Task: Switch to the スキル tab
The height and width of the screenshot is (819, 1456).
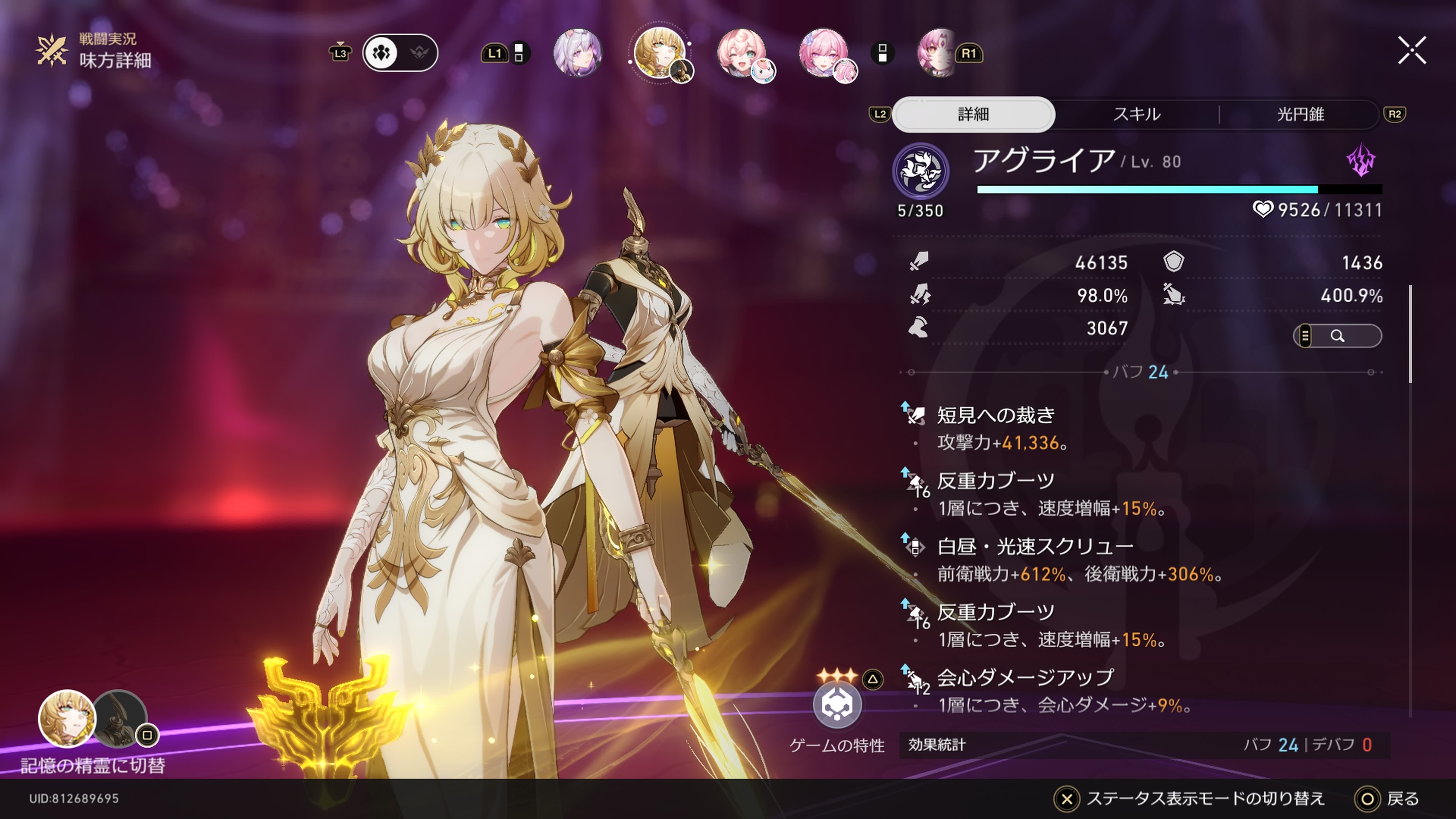Action: click(1136, 114)
